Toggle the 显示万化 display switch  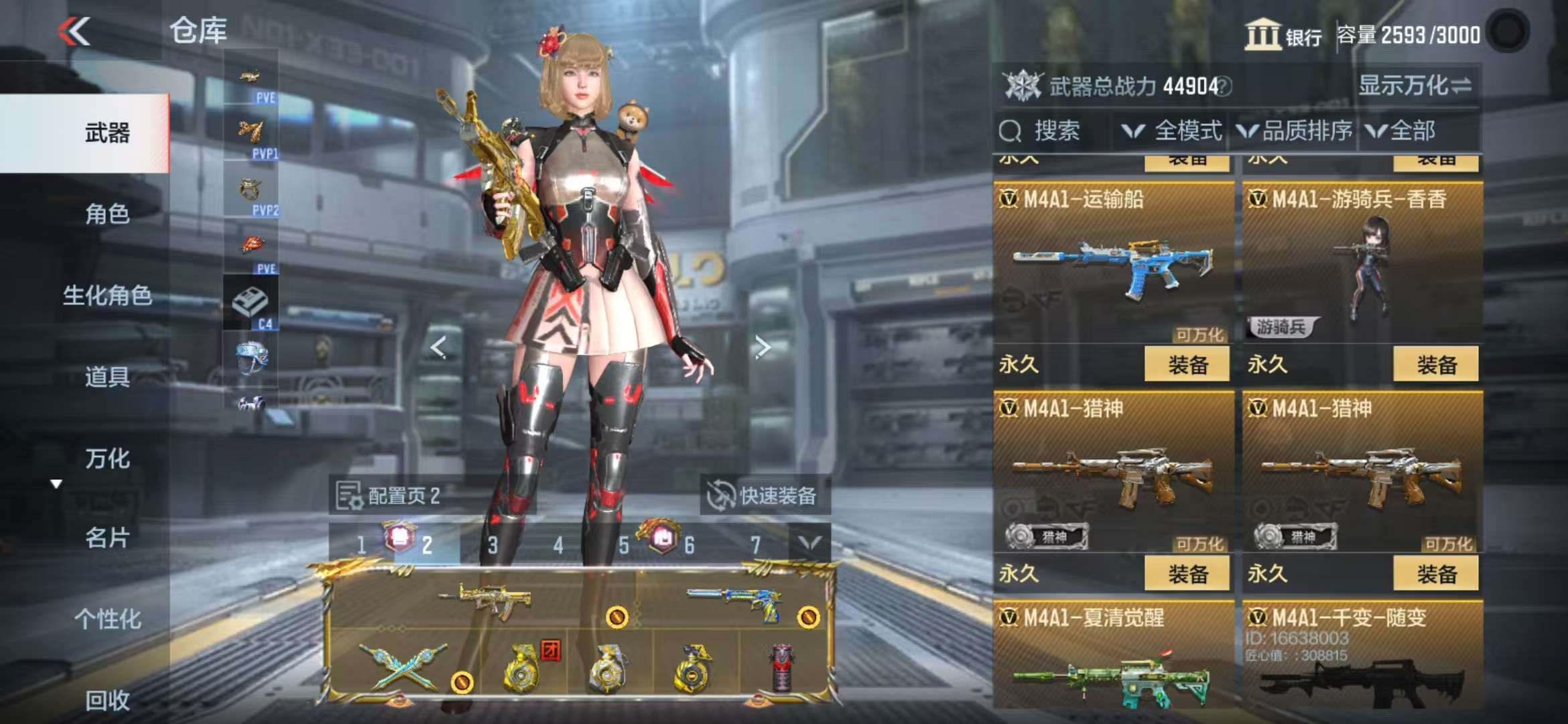tap(1415, 86)
